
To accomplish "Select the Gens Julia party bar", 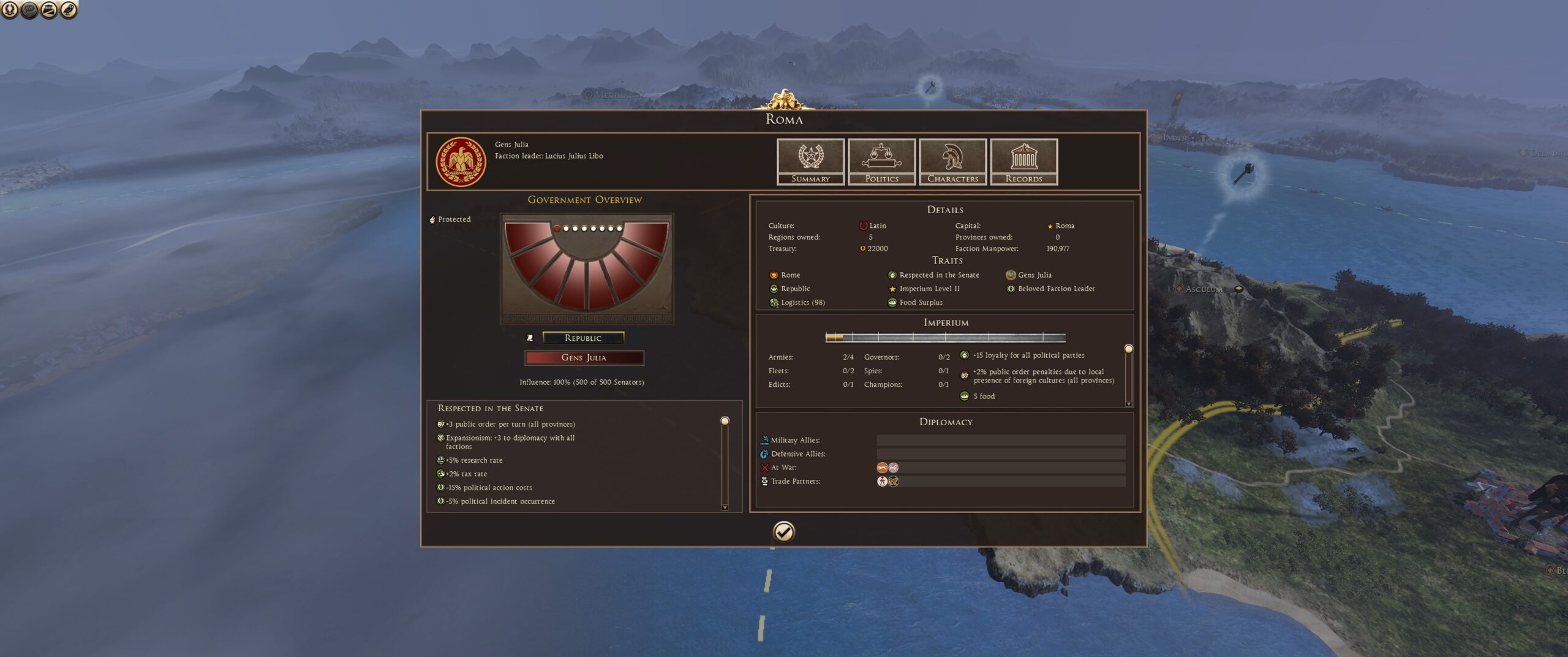I will 584,357.
